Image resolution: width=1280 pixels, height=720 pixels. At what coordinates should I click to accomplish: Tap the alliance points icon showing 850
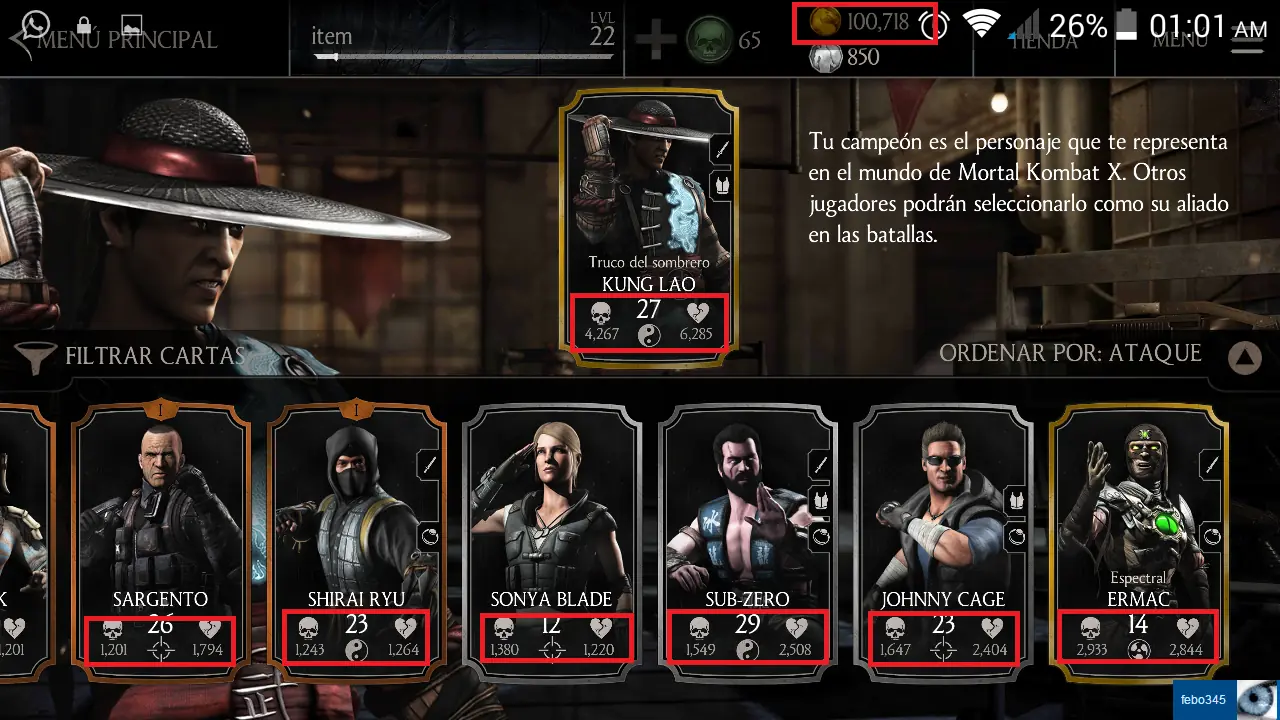click(x=827, y=56)
